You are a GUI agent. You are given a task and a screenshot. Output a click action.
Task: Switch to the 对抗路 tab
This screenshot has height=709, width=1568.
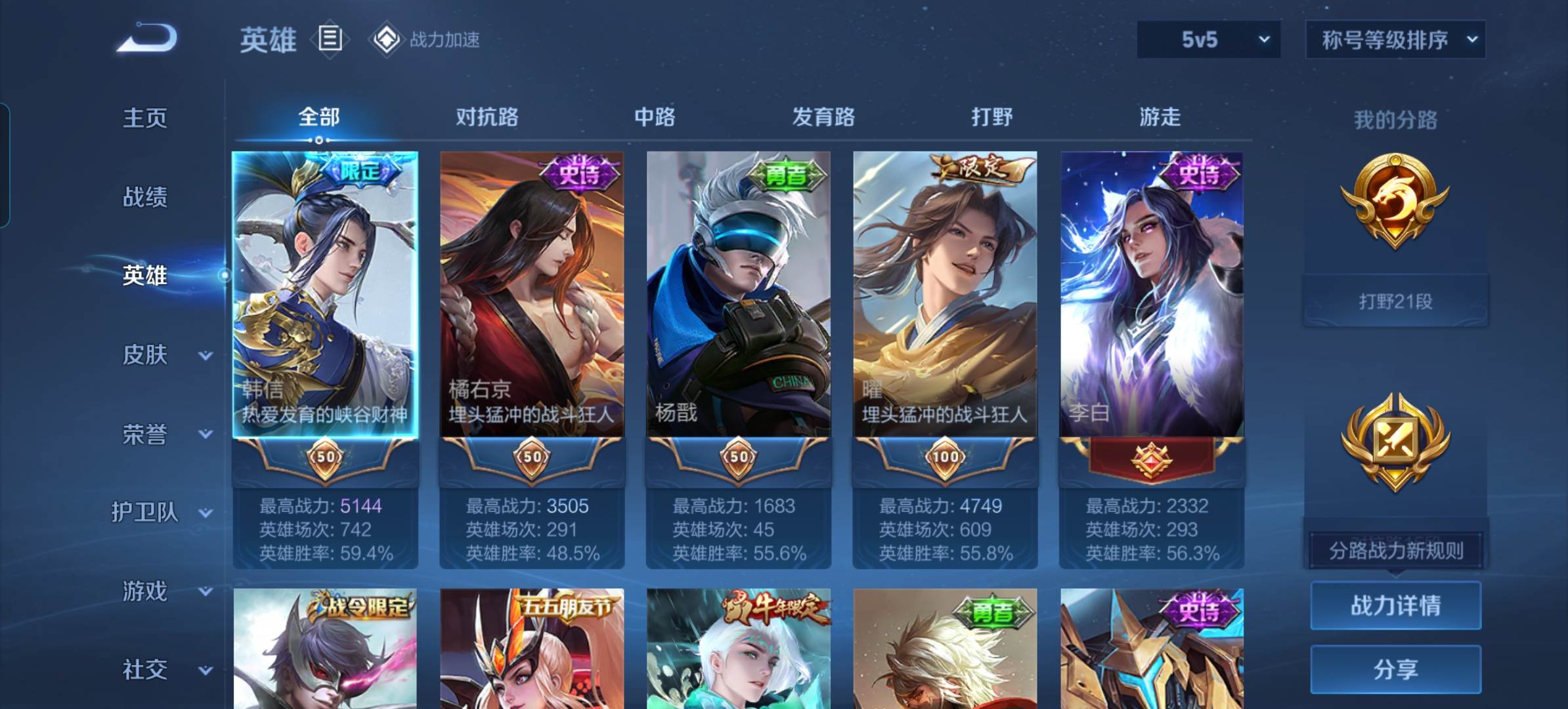487,117
